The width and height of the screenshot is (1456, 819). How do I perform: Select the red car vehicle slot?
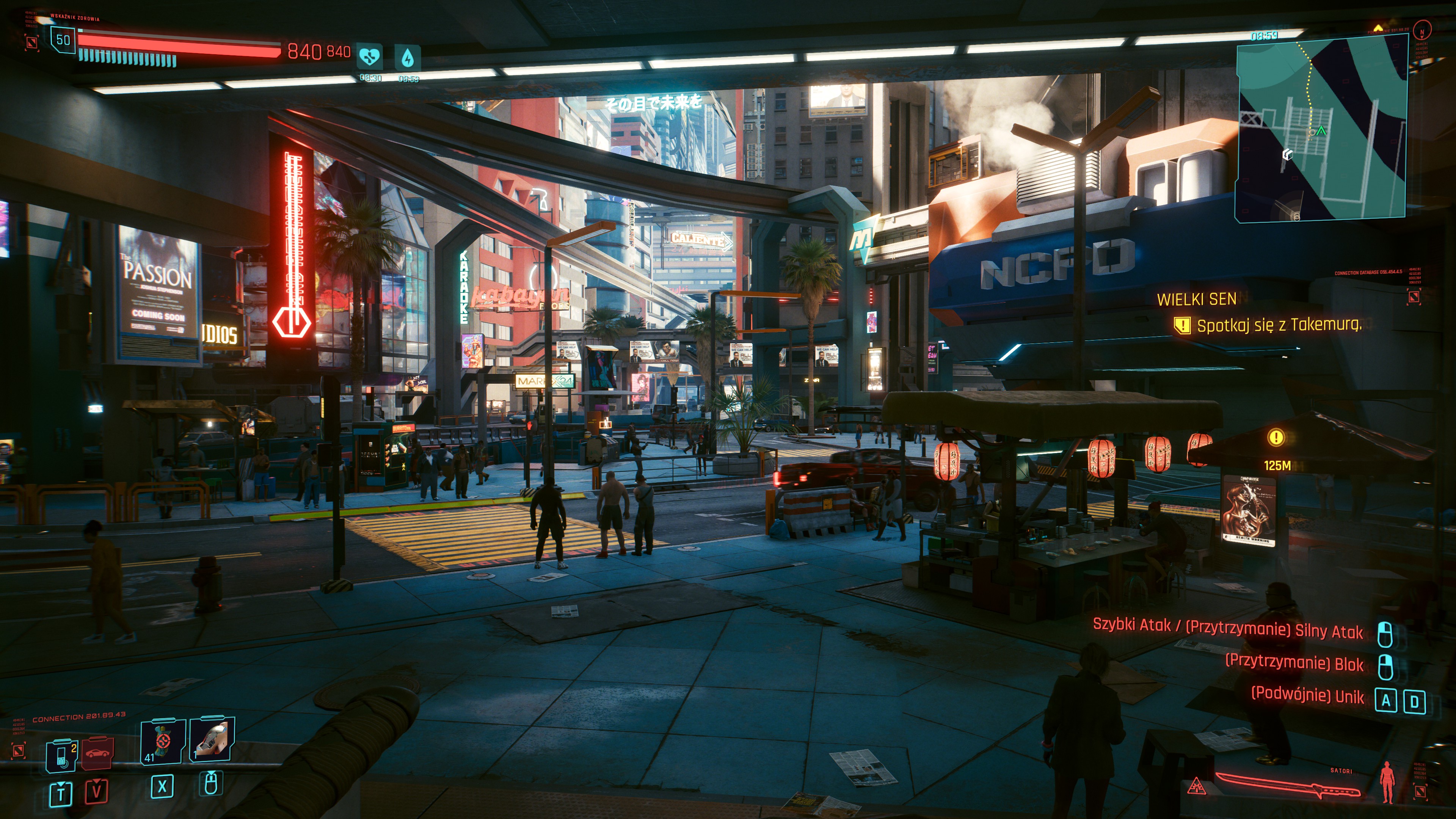(97, 753)
